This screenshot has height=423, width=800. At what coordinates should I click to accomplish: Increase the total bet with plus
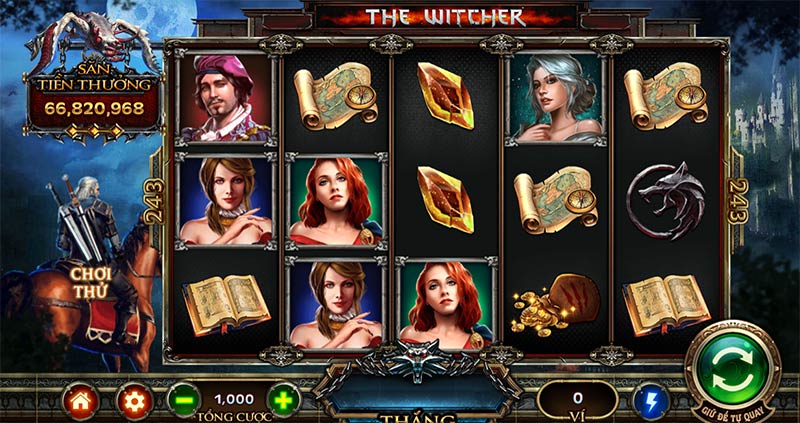click(x=283, y=401)
